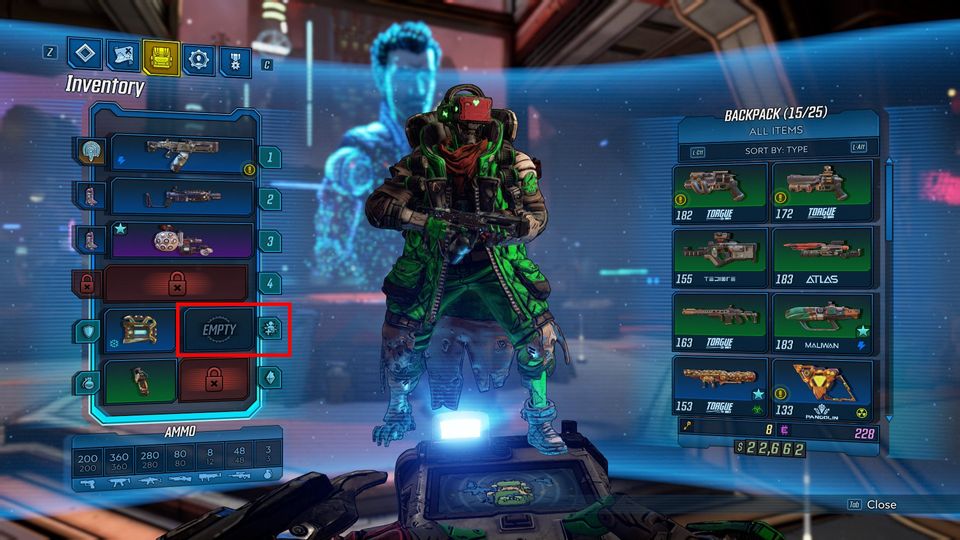
Task: Select the 183 Atlas rifle
Action: pyautogui.click(x=822, y=256)
